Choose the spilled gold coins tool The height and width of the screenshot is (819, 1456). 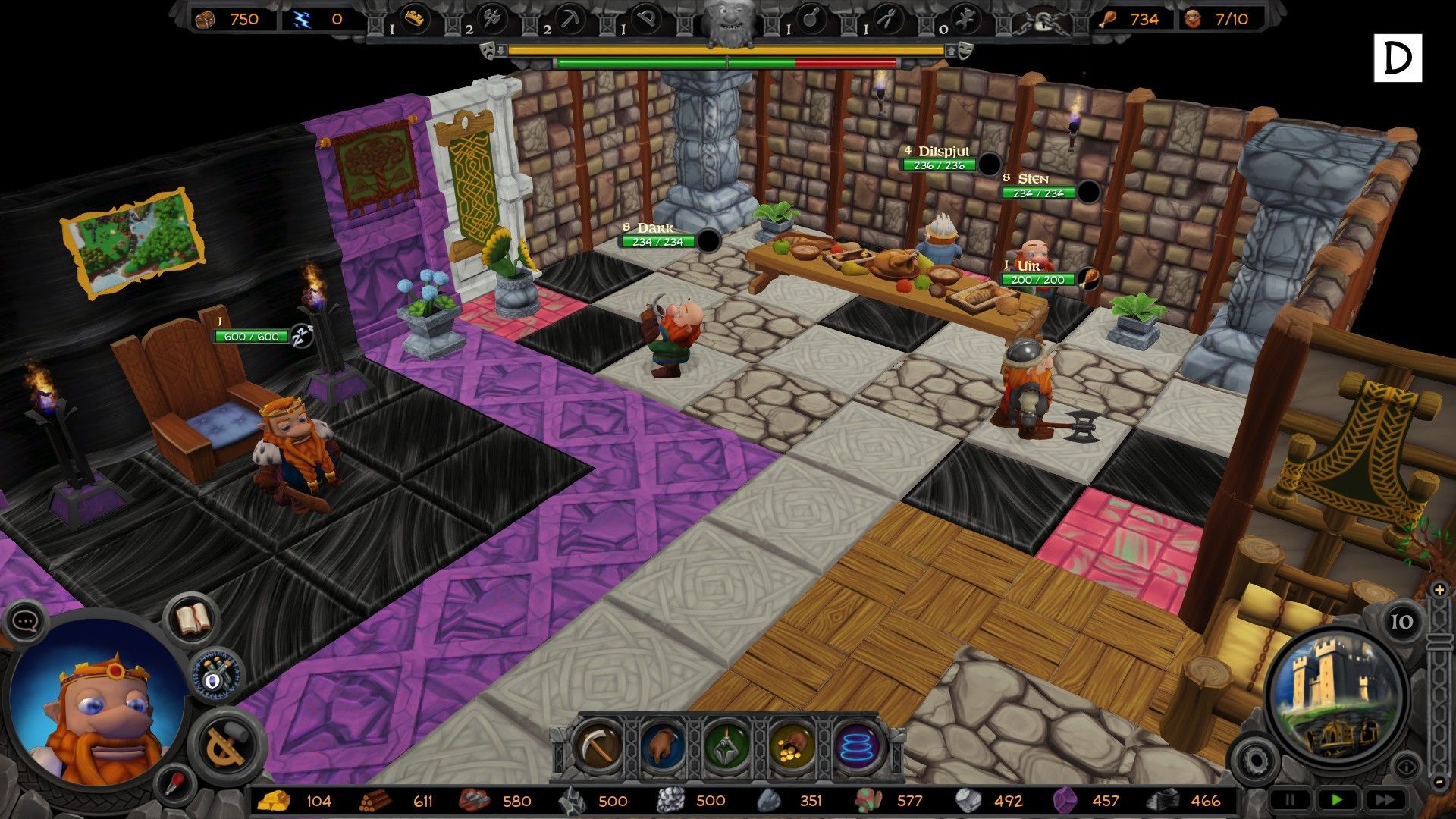coord(792,746)
